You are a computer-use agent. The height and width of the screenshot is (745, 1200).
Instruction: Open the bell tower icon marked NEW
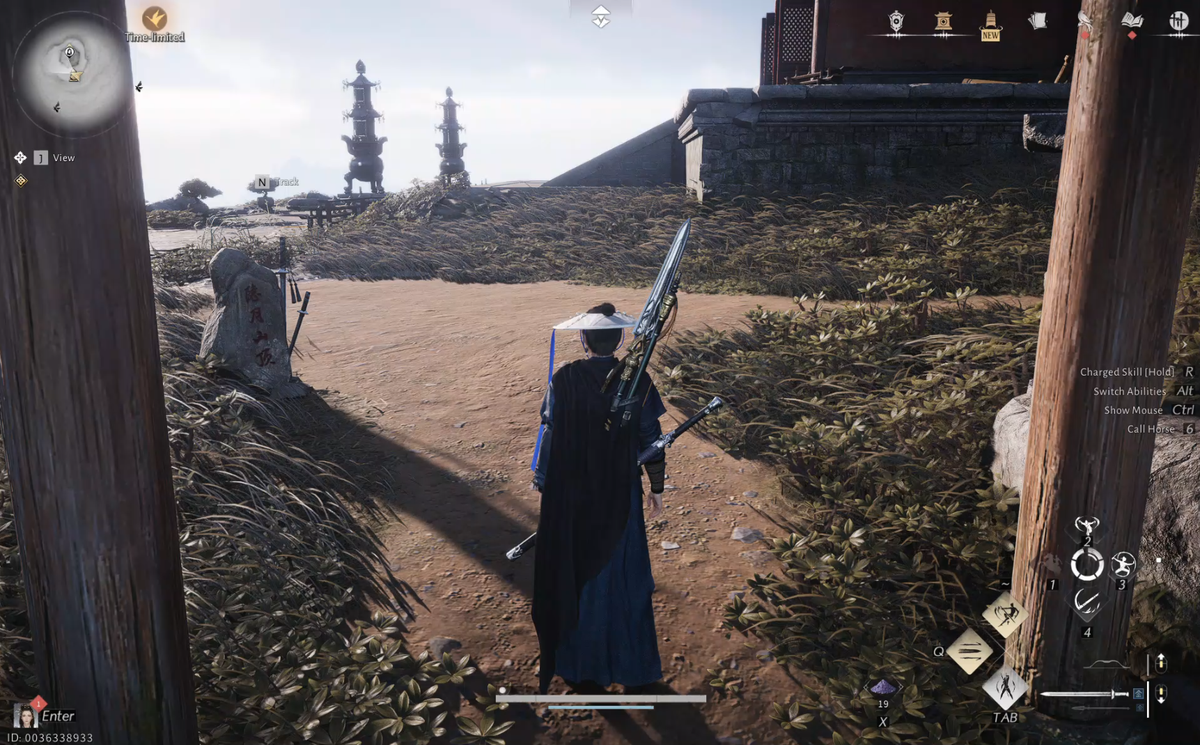[x=990, y=22]
